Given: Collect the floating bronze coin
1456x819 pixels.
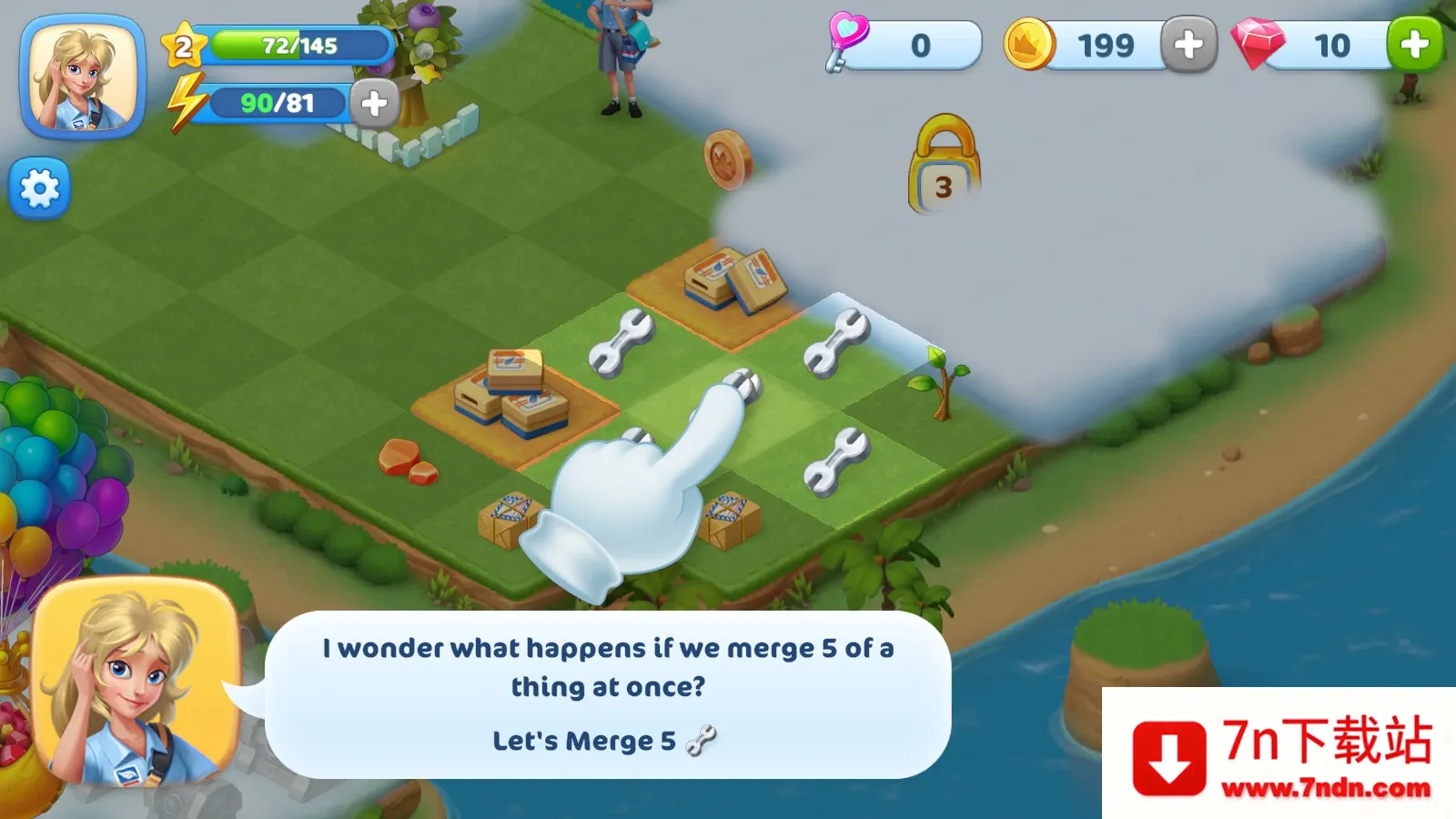Looking at the screenshot, I should click(728, 160).
